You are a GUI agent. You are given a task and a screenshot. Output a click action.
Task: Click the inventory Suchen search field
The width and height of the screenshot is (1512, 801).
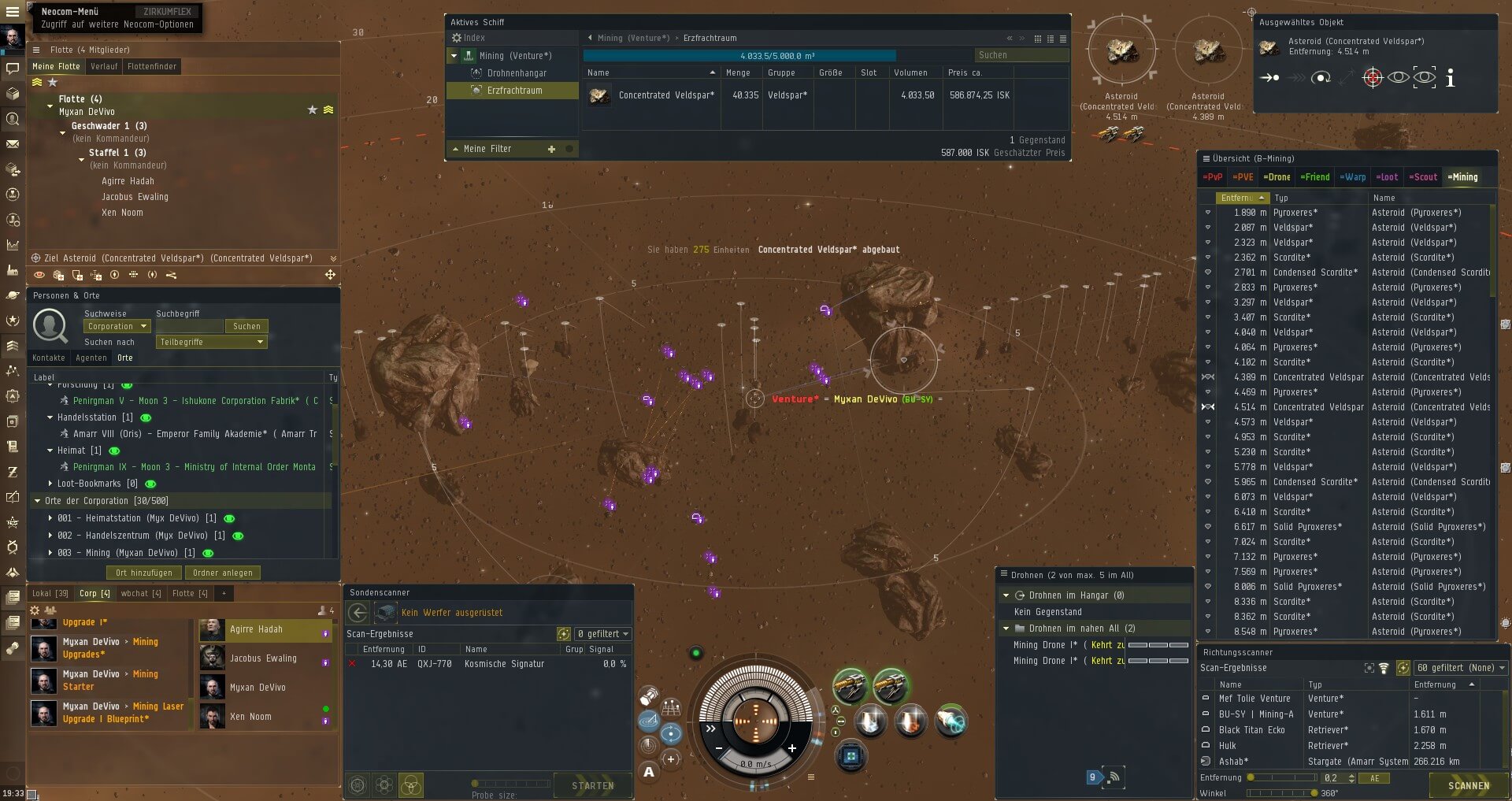pos(1021,55)
